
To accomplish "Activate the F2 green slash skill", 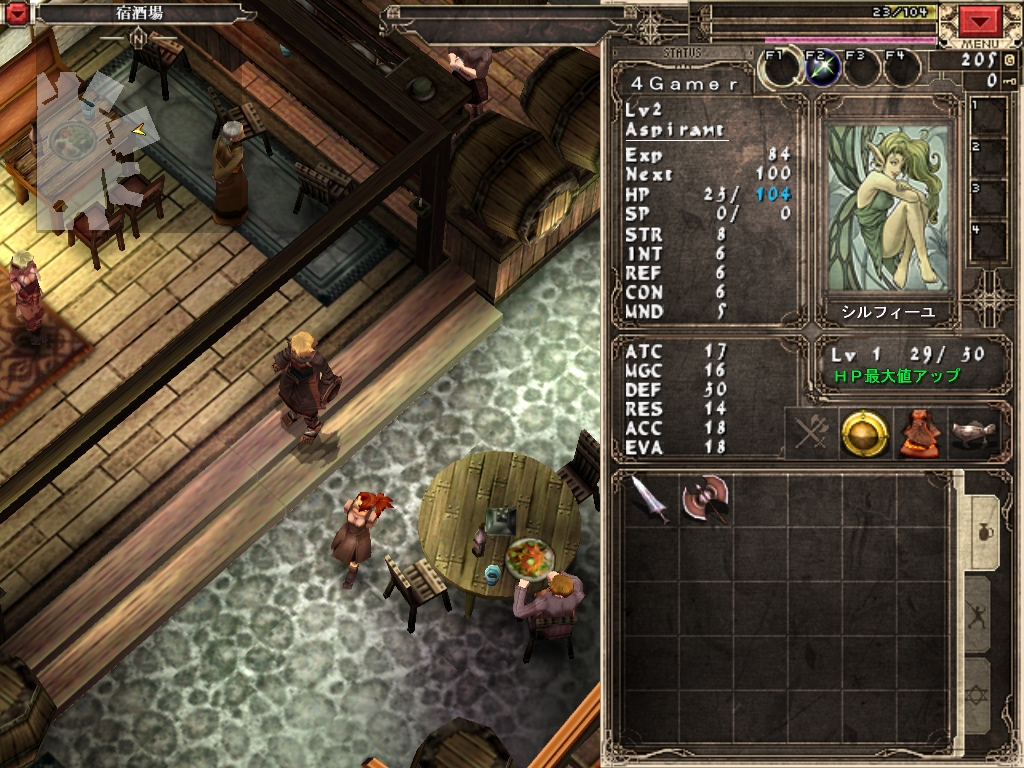I will pos(821,68).
